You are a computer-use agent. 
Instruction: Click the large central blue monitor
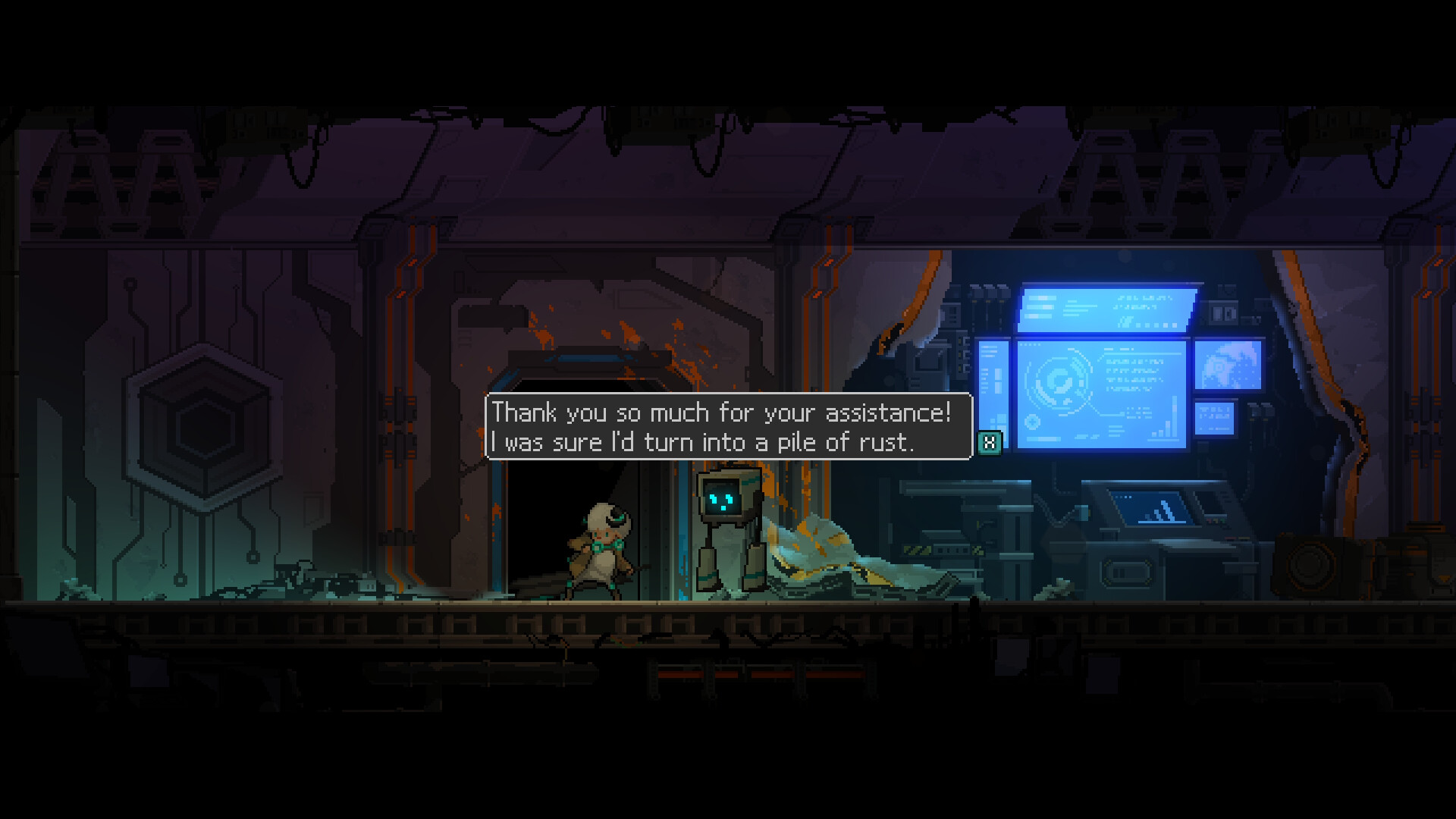(1103, 394)
